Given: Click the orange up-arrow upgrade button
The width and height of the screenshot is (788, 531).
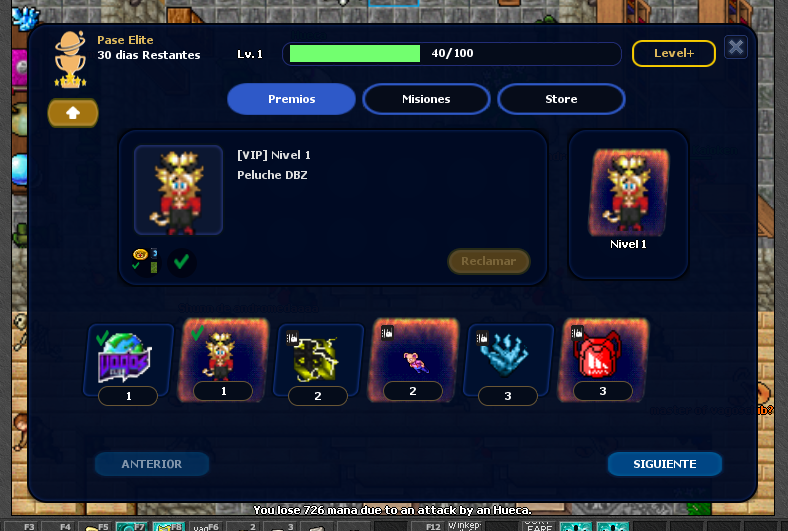Looking at the screenshot, I should point(73,113).
